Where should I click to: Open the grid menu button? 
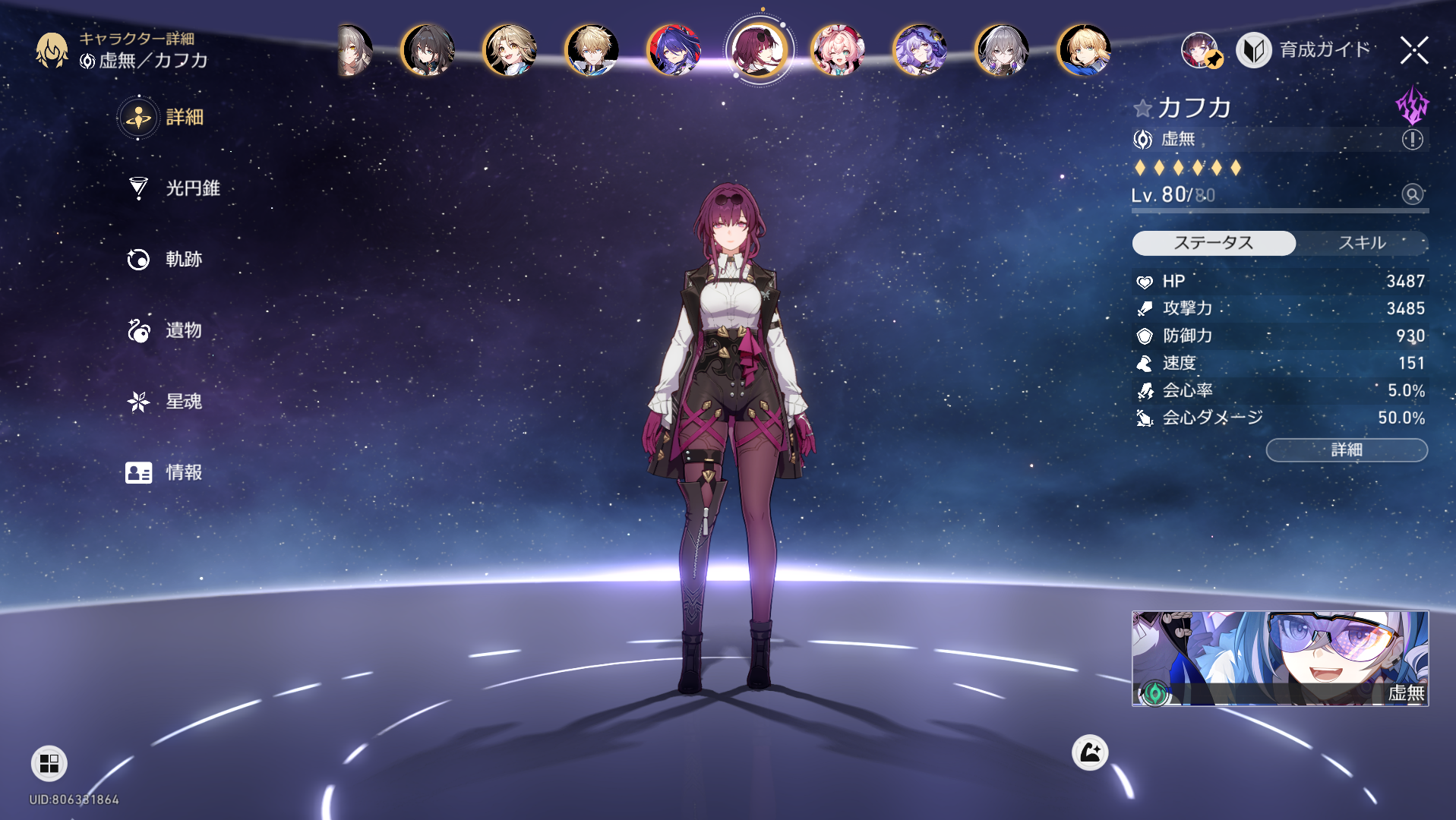tap(49, 763)
